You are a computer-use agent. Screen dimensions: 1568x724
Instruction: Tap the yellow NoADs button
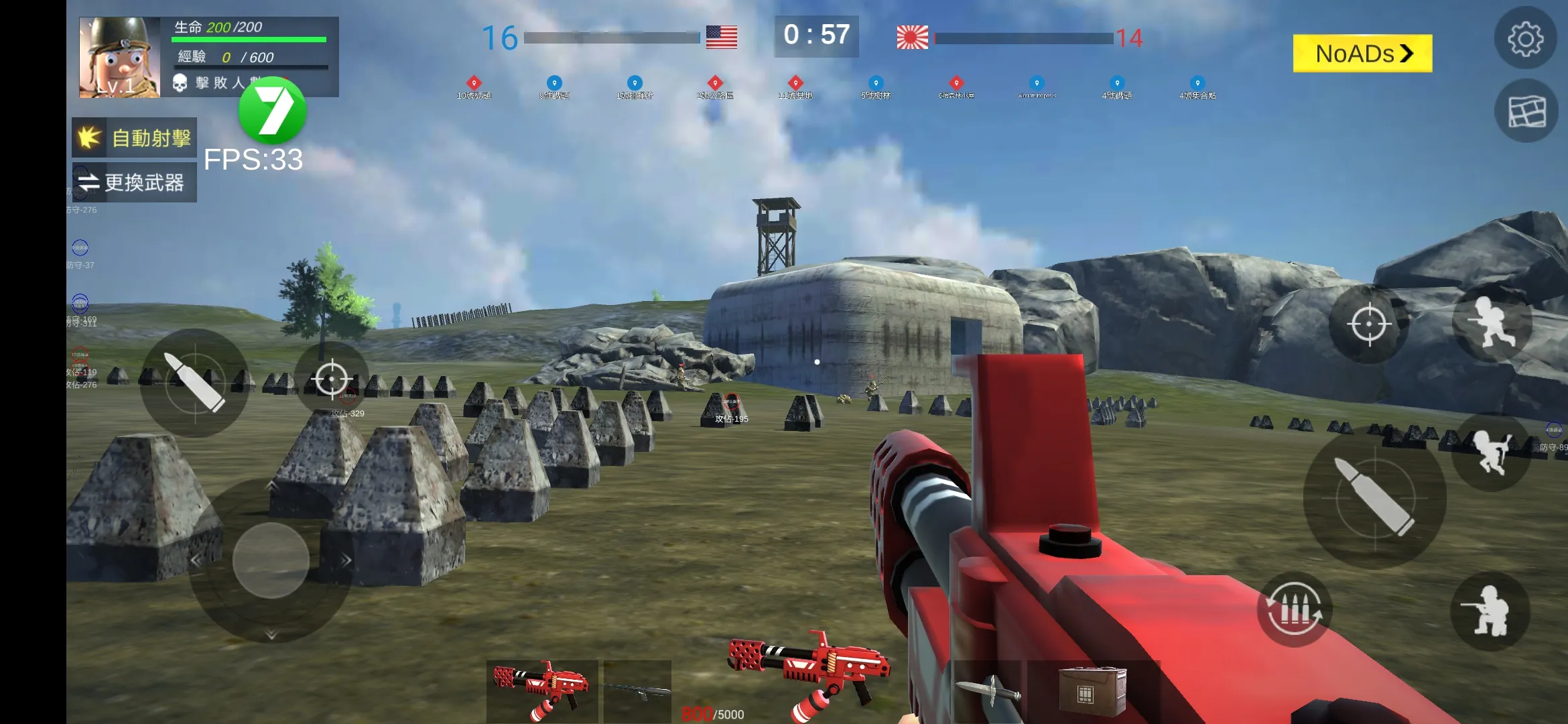coord(1362,54)
